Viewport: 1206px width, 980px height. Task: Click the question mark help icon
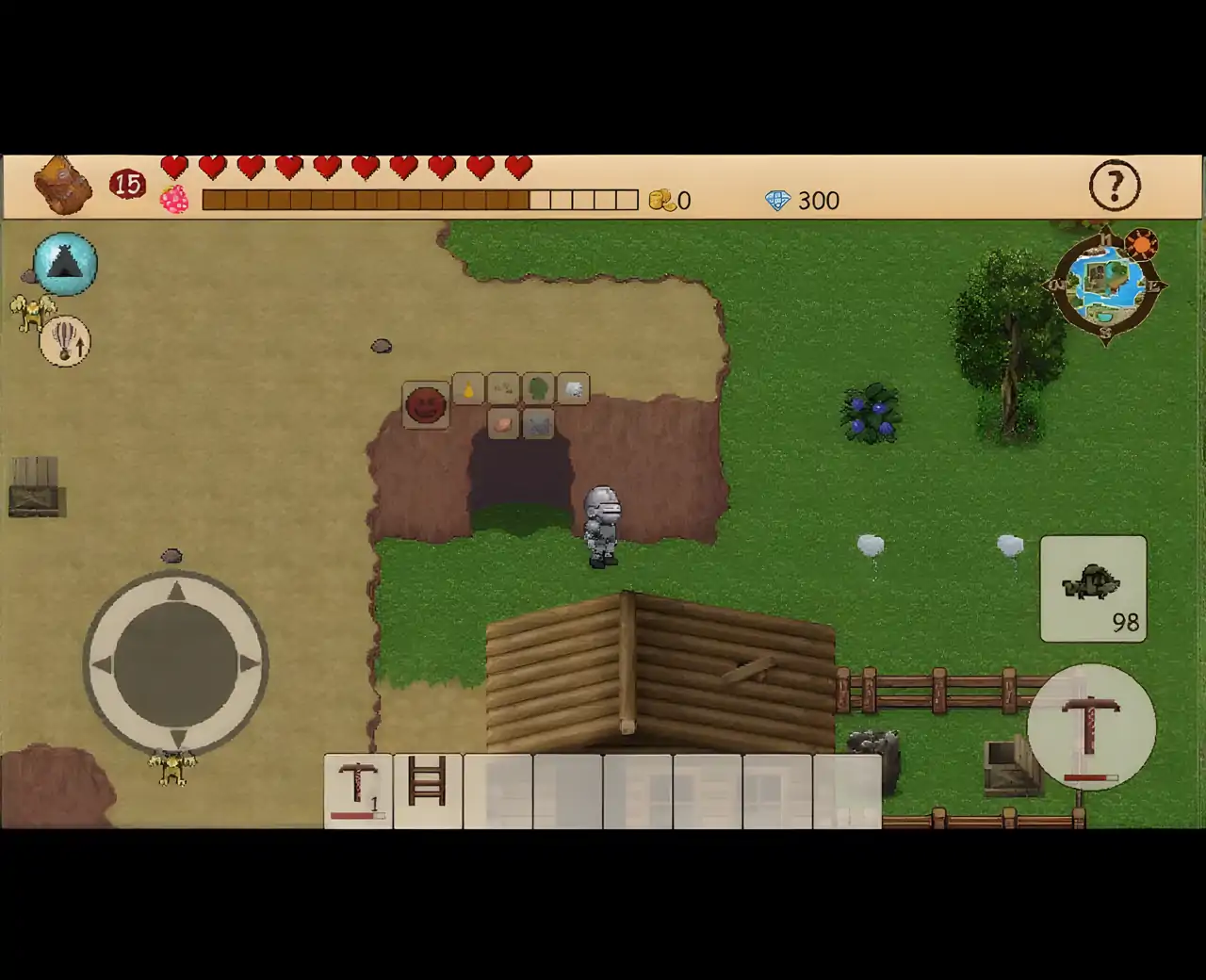tap(1116, 187)
